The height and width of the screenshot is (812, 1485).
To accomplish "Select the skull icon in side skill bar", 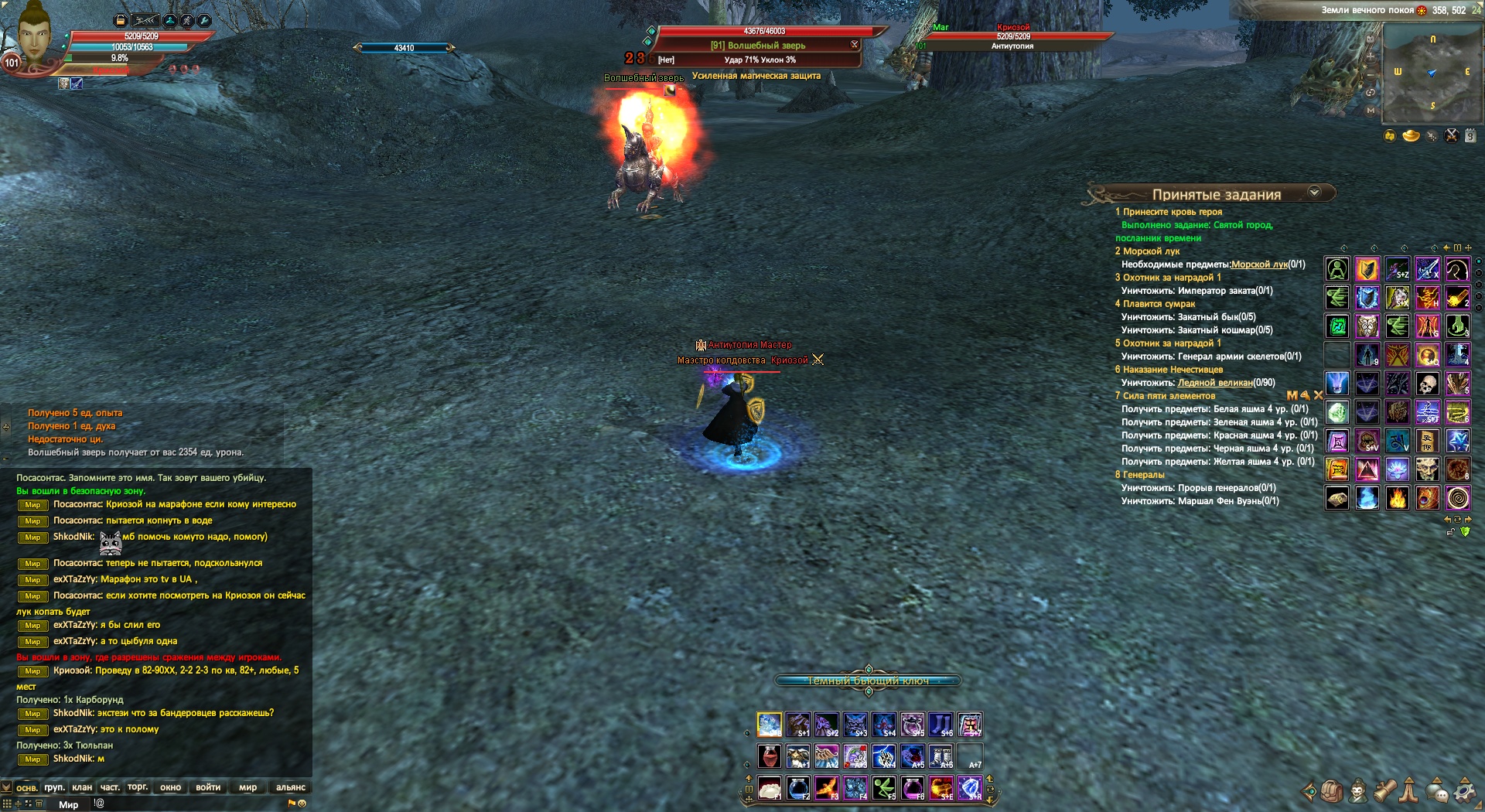I will click(1427, 384).
